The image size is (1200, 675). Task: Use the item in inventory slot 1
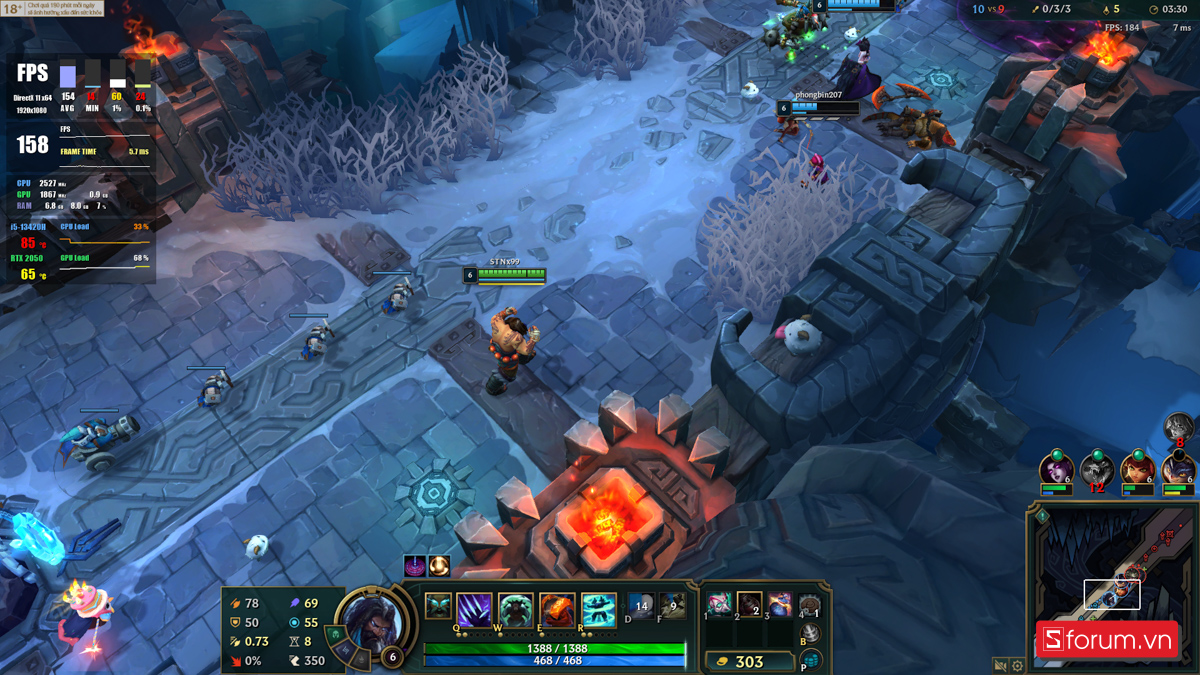click(720, 604)
